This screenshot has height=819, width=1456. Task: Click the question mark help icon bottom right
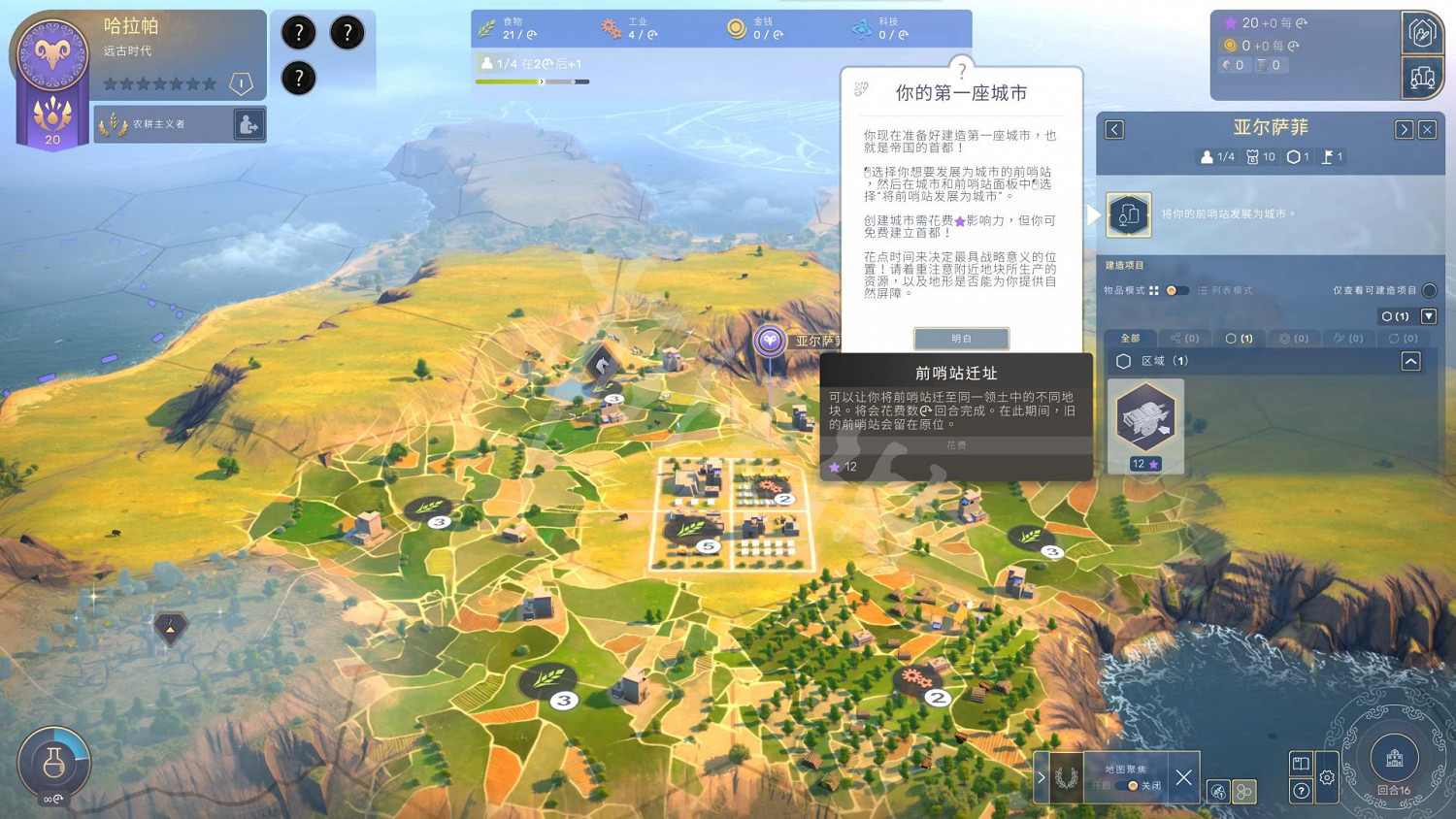coord(1301,790)
